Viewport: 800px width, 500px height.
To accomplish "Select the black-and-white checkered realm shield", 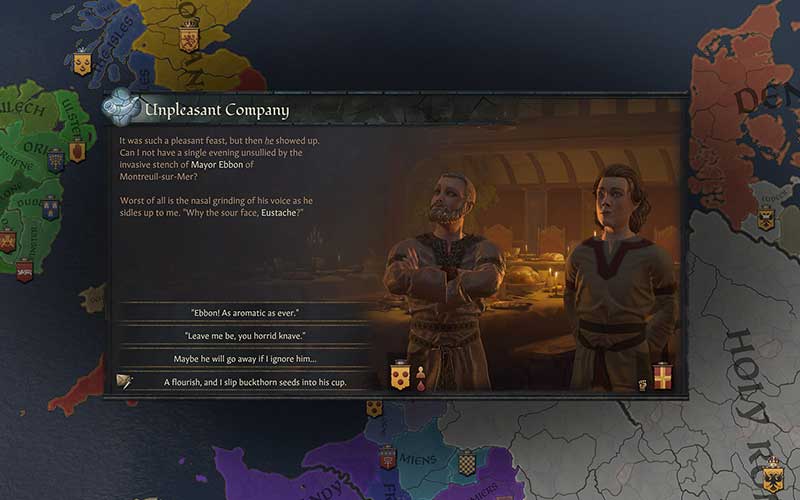I will click(466, 463).
